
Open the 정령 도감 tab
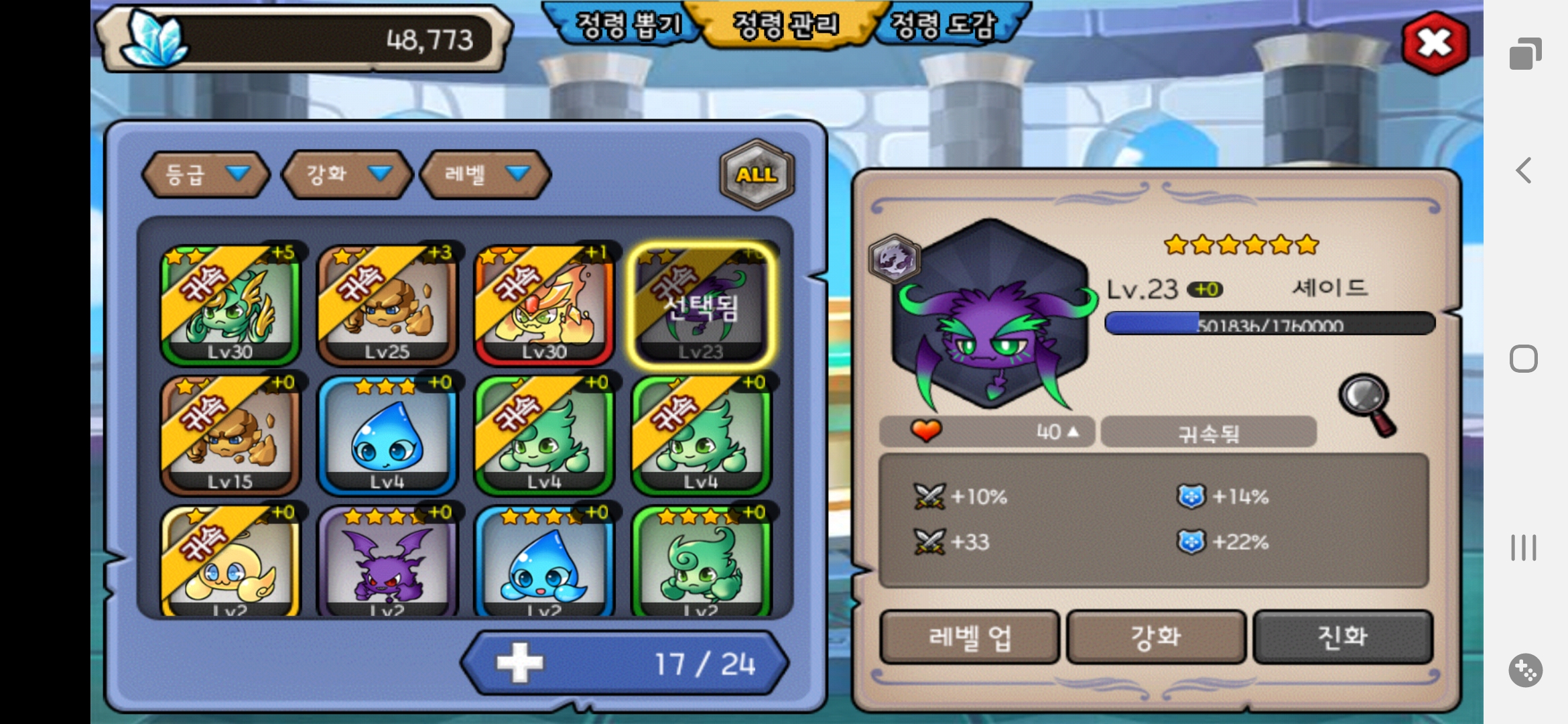click(x=945, y=25)
